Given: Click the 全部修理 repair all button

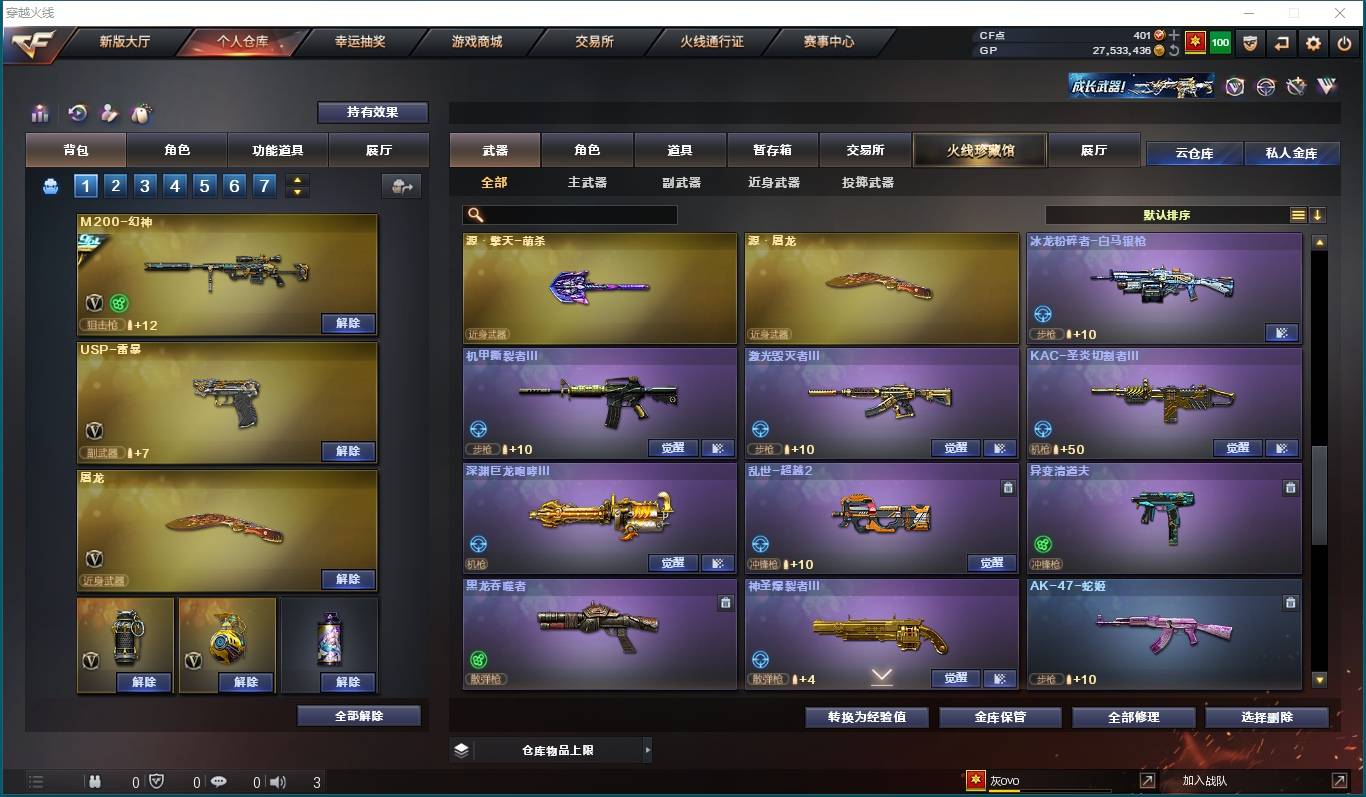Looking at the screenshot, I should coord(1133,717).
